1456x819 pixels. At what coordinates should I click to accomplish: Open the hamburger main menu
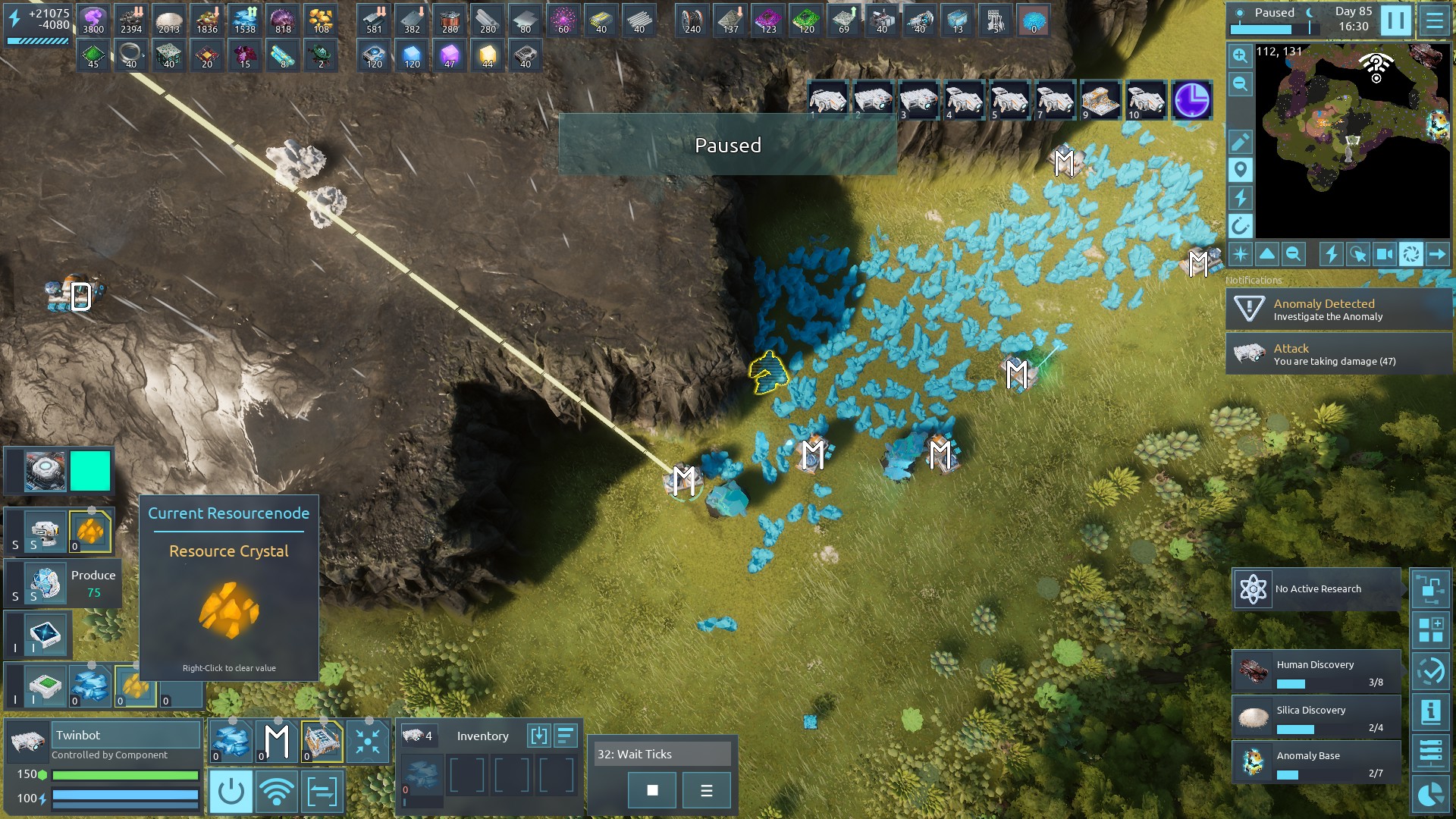pos(1434,20)
